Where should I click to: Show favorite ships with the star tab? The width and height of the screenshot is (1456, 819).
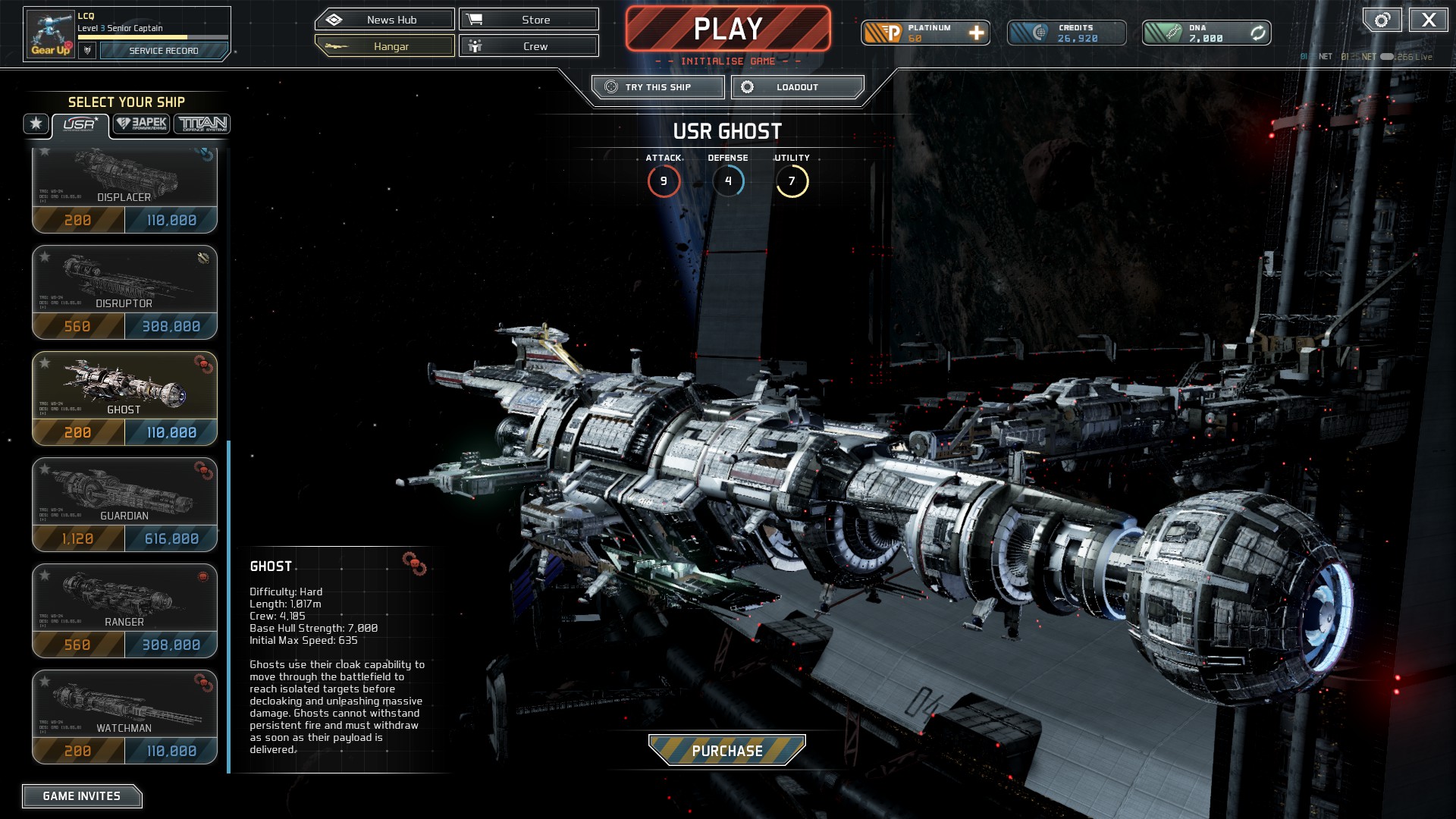36,124
